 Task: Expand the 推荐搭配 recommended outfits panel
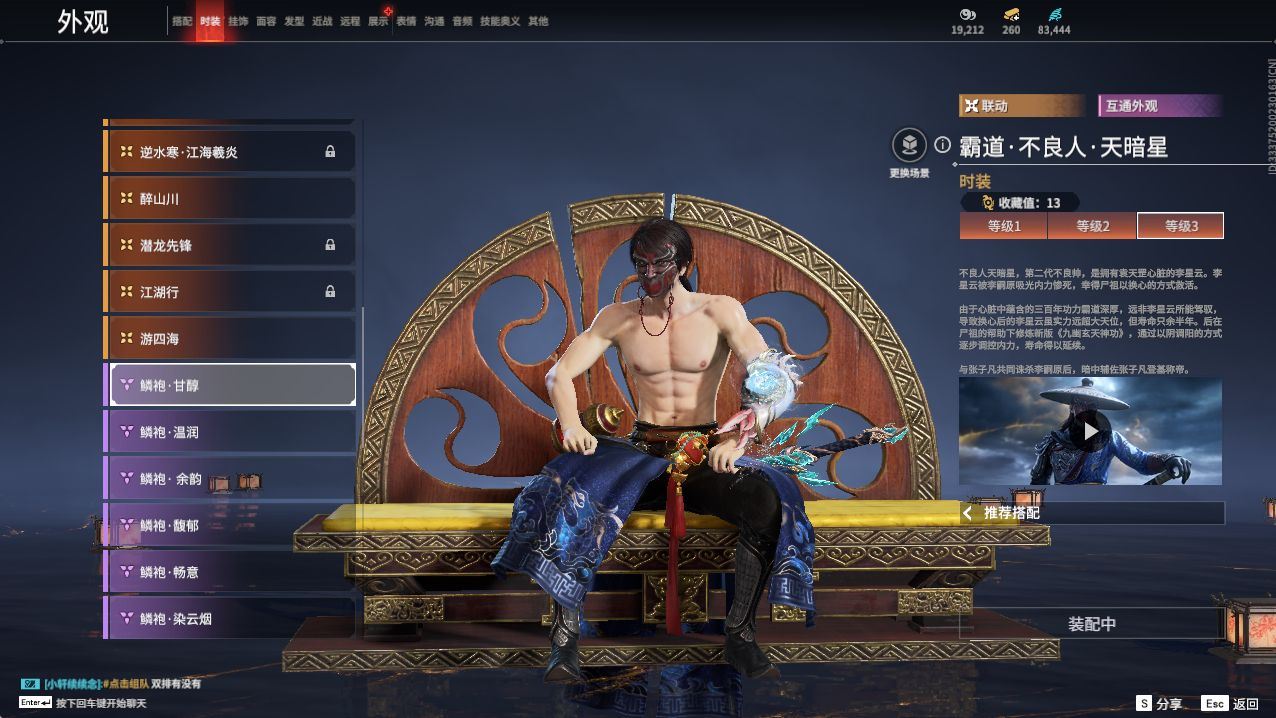[x=1090, y=513]
